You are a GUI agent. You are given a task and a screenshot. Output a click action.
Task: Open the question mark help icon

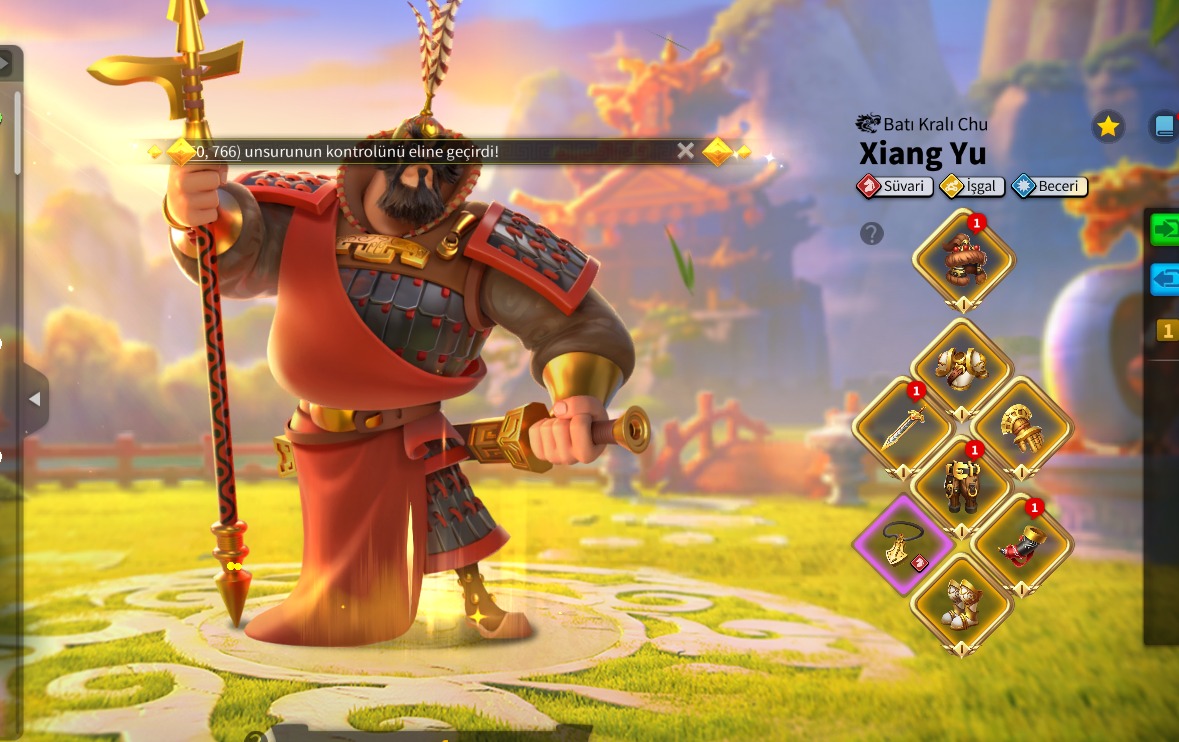coord(872,234)
